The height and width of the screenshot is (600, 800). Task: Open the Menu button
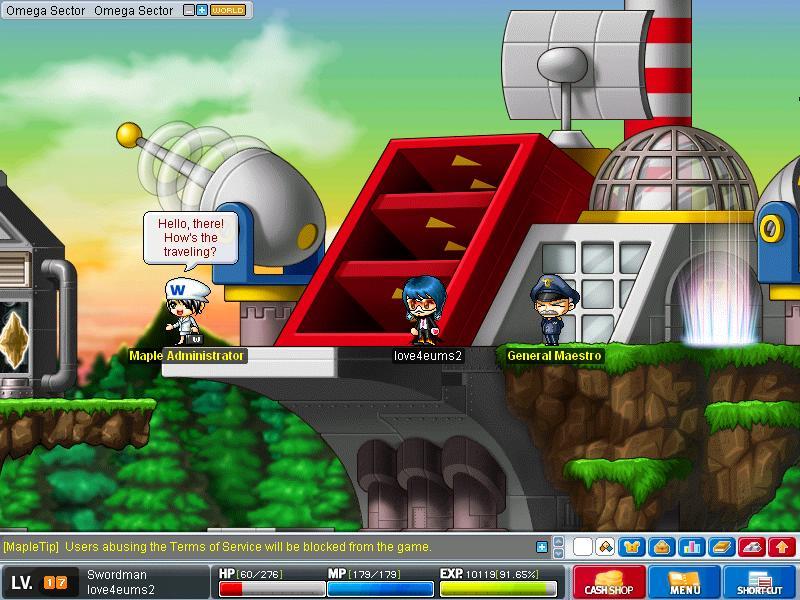pyautogui.click(x=685, y=582)
